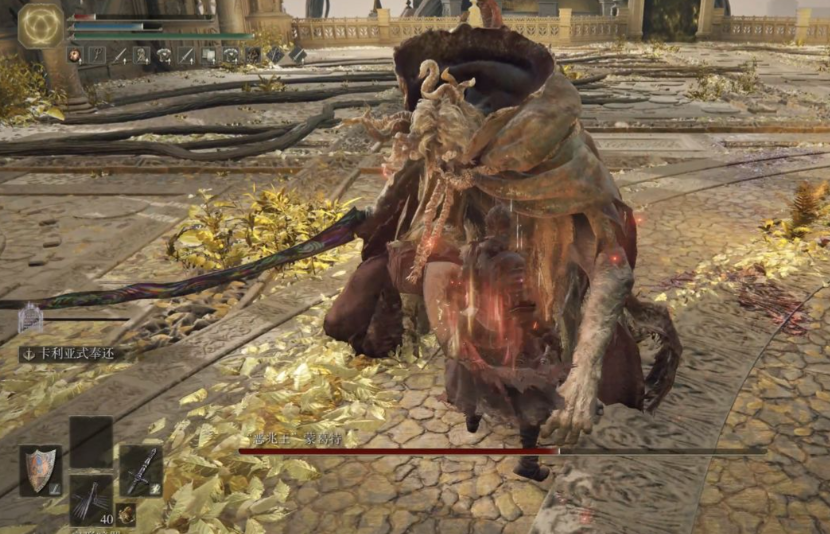Click the 卡利亚式奉还 skill label
This screenshot has height=534, width=830.
(71, 353)
